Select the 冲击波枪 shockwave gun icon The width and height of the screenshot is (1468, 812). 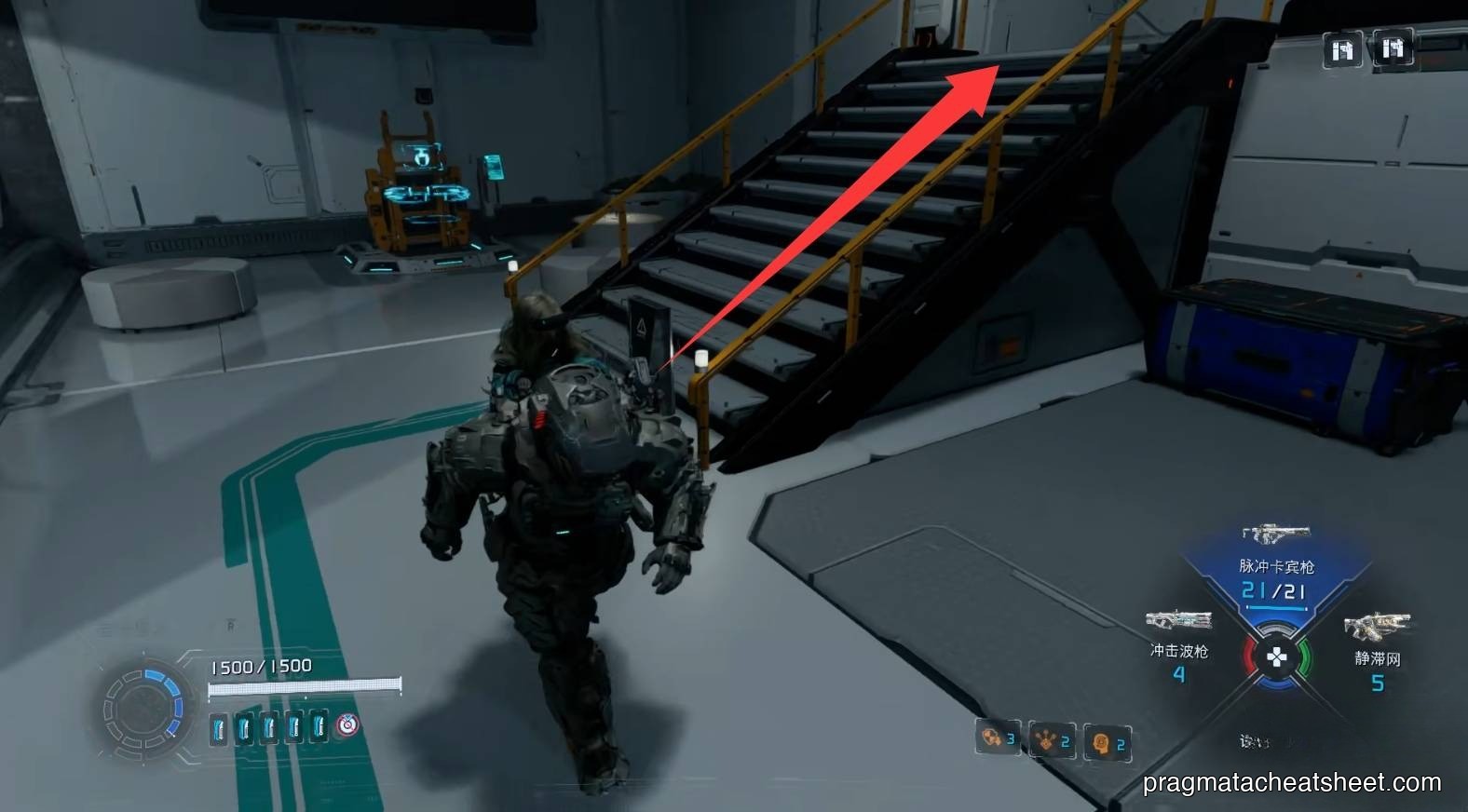click(1179, 619)
